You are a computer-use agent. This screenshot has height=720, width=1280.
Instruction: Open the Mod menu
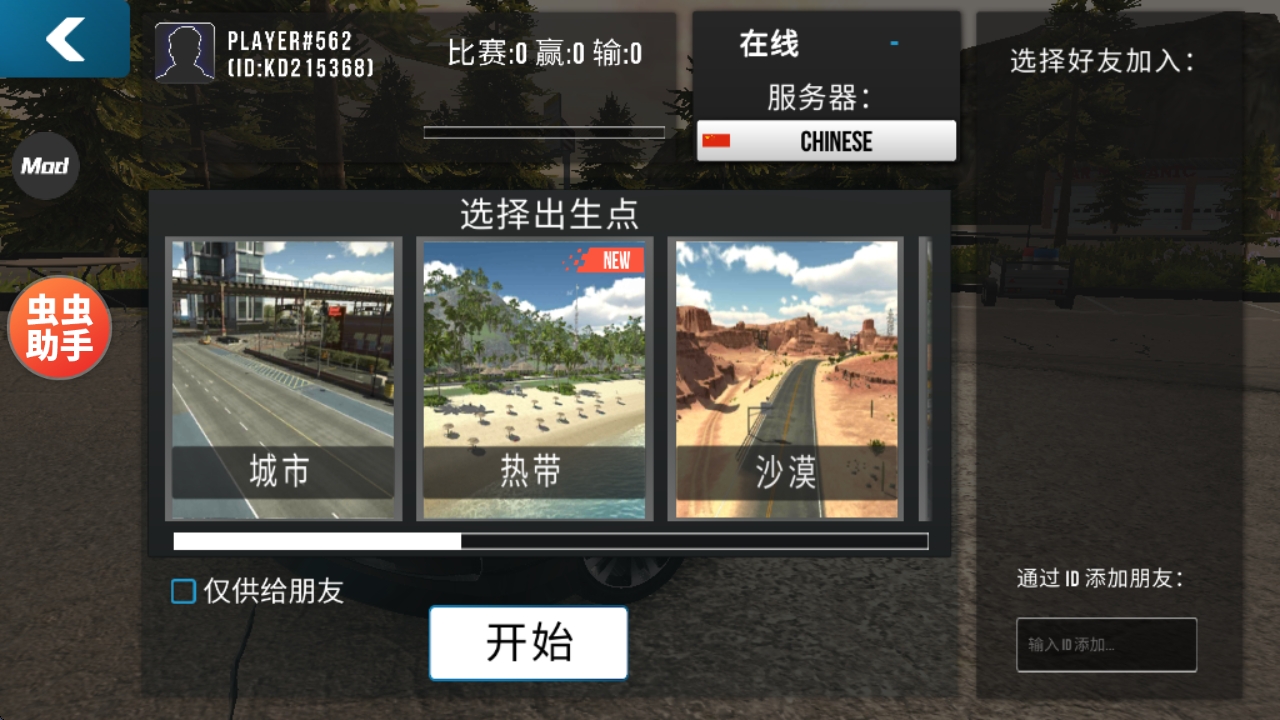pos(46,166)
